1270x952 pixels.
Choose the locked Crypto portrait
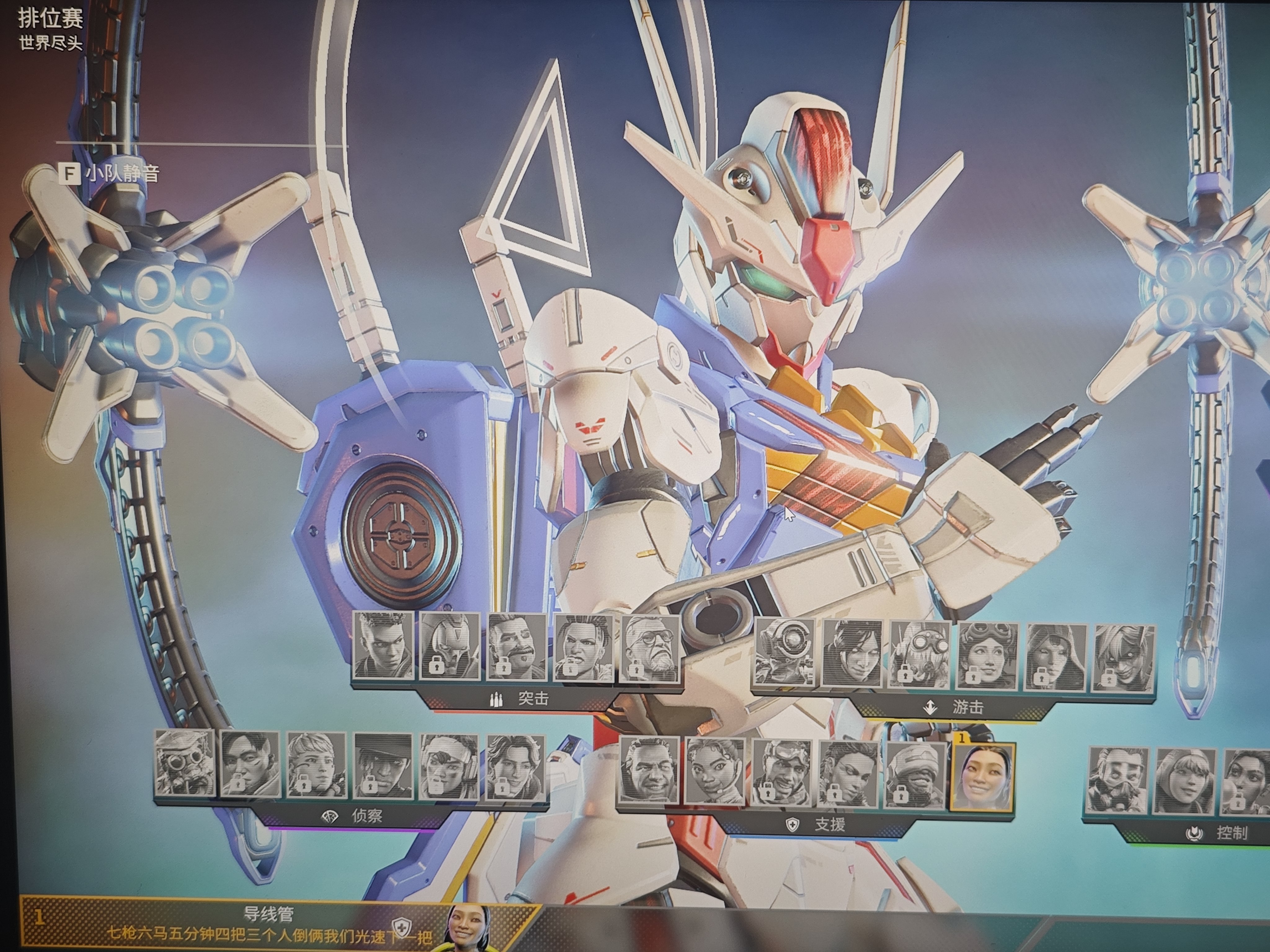click(250, 764)
